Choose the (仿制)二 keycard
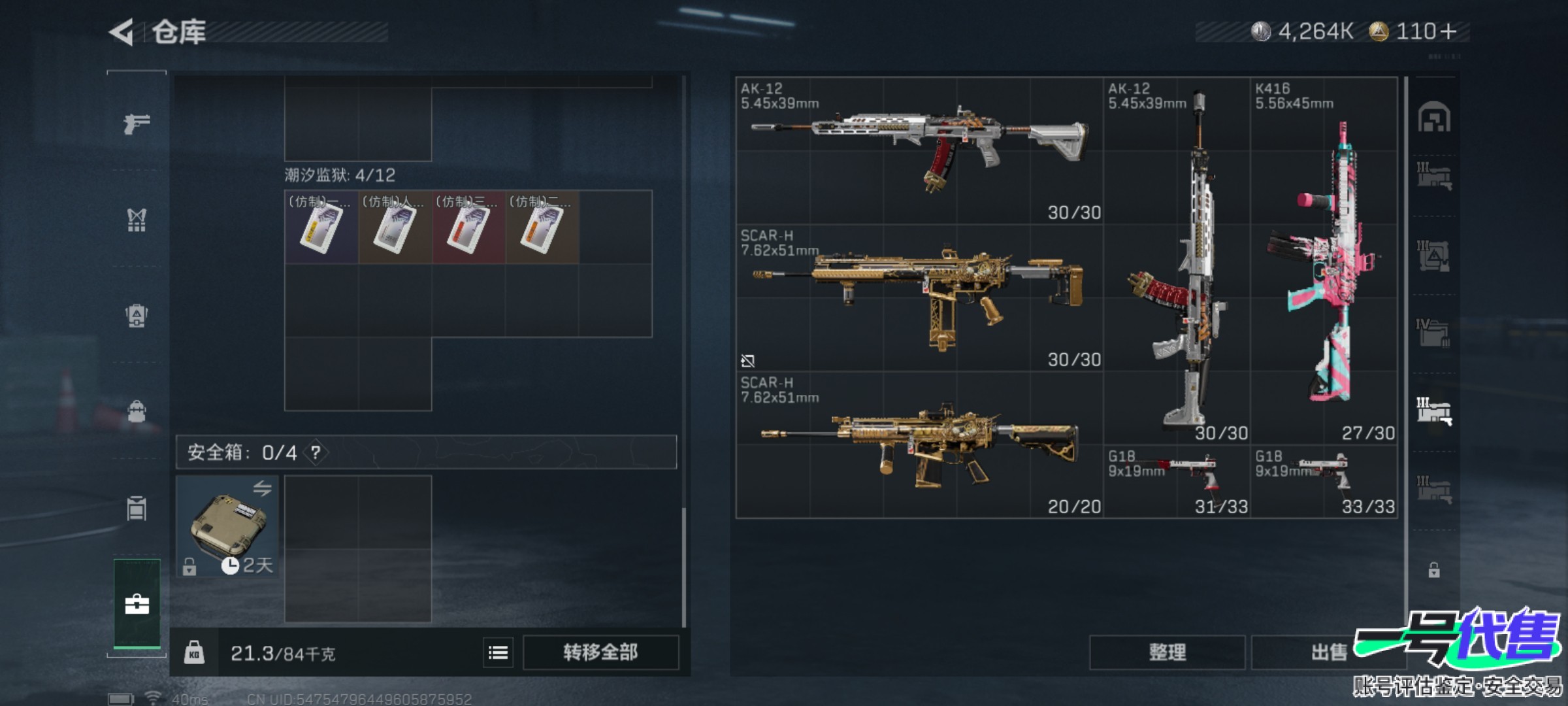 [x=542, y=227]
